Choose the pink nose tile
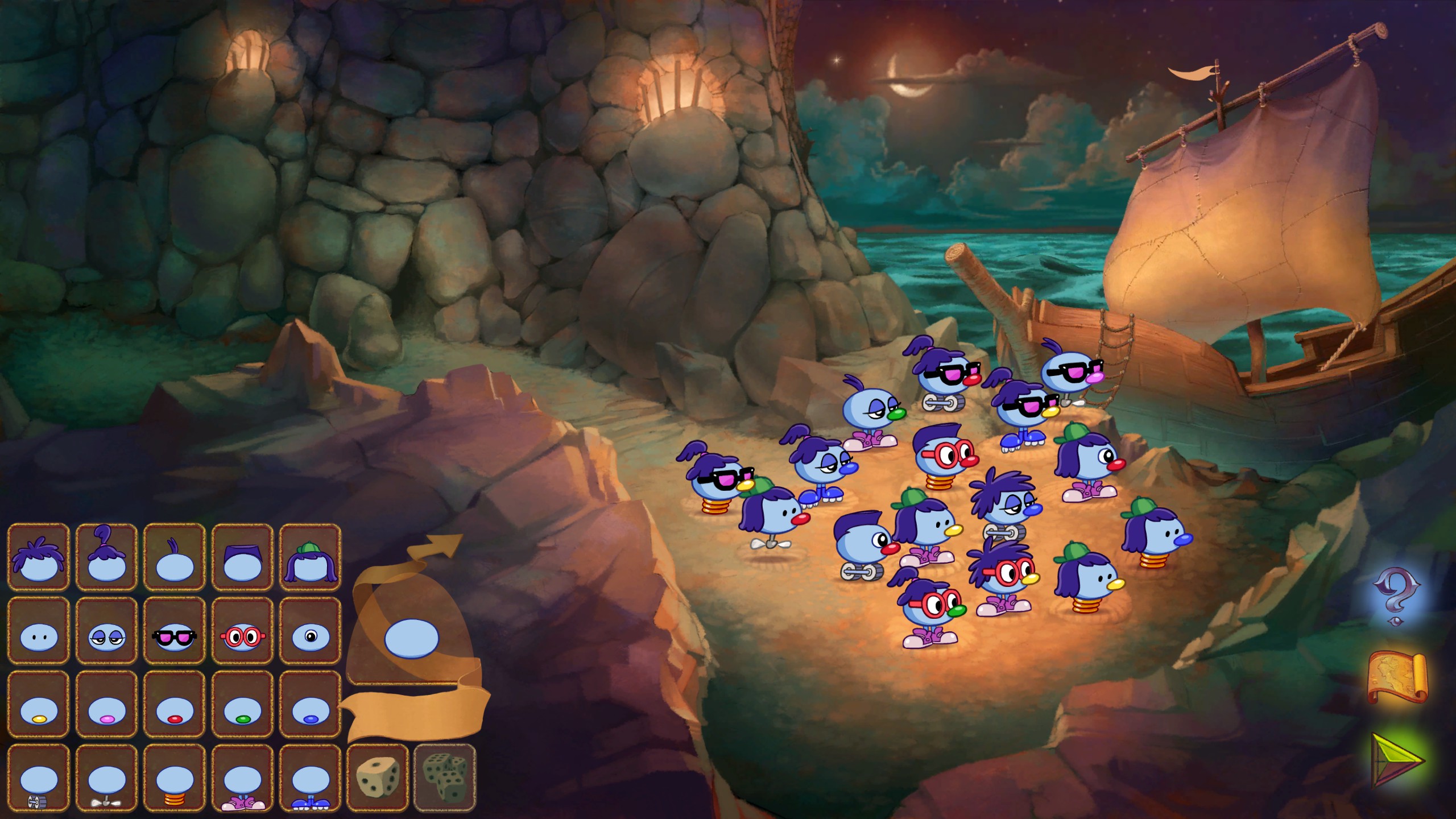1456x819 pixels. [106, 705]
